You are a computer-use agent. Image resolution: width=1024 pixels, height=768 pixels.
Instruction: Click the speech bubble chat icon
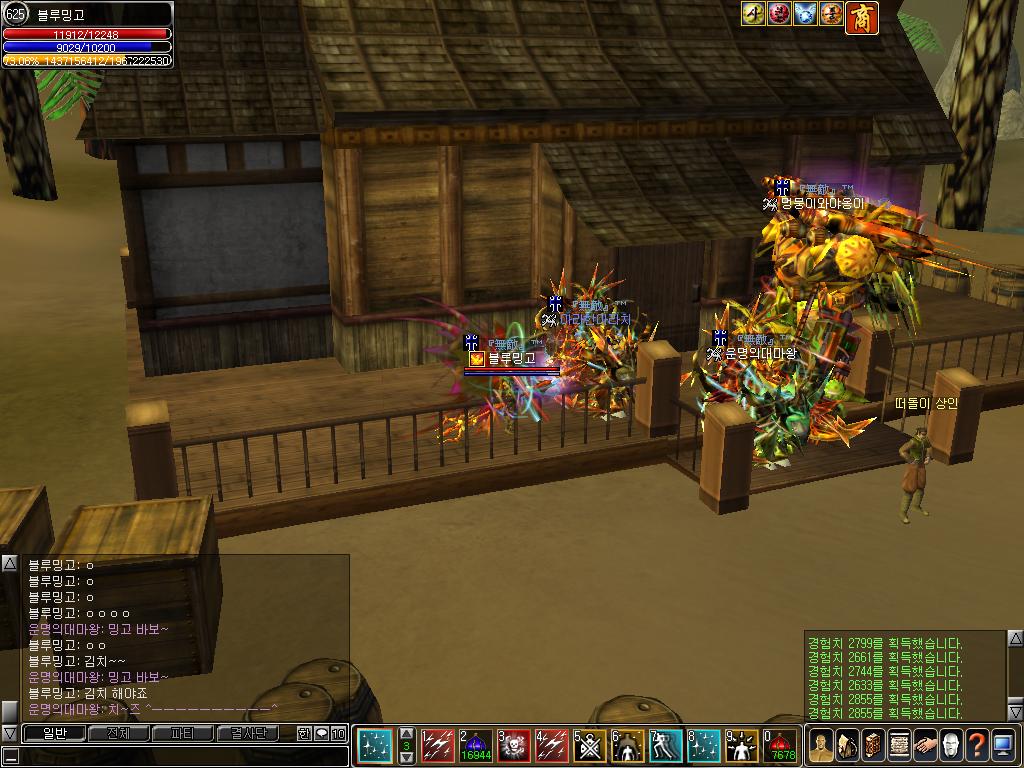click(x=321, y=733)
